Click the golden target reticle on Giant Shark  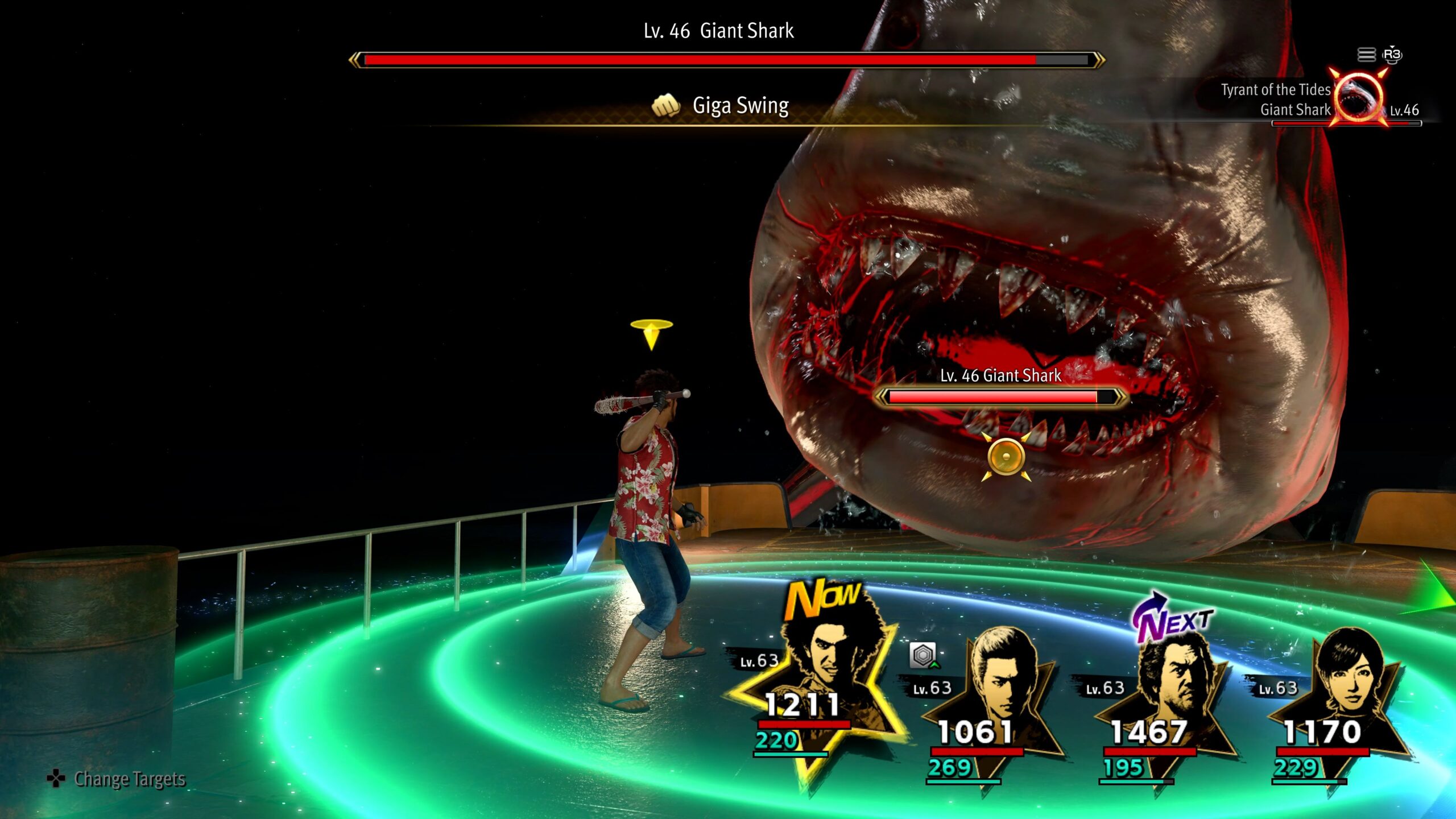coord(1006,457)
